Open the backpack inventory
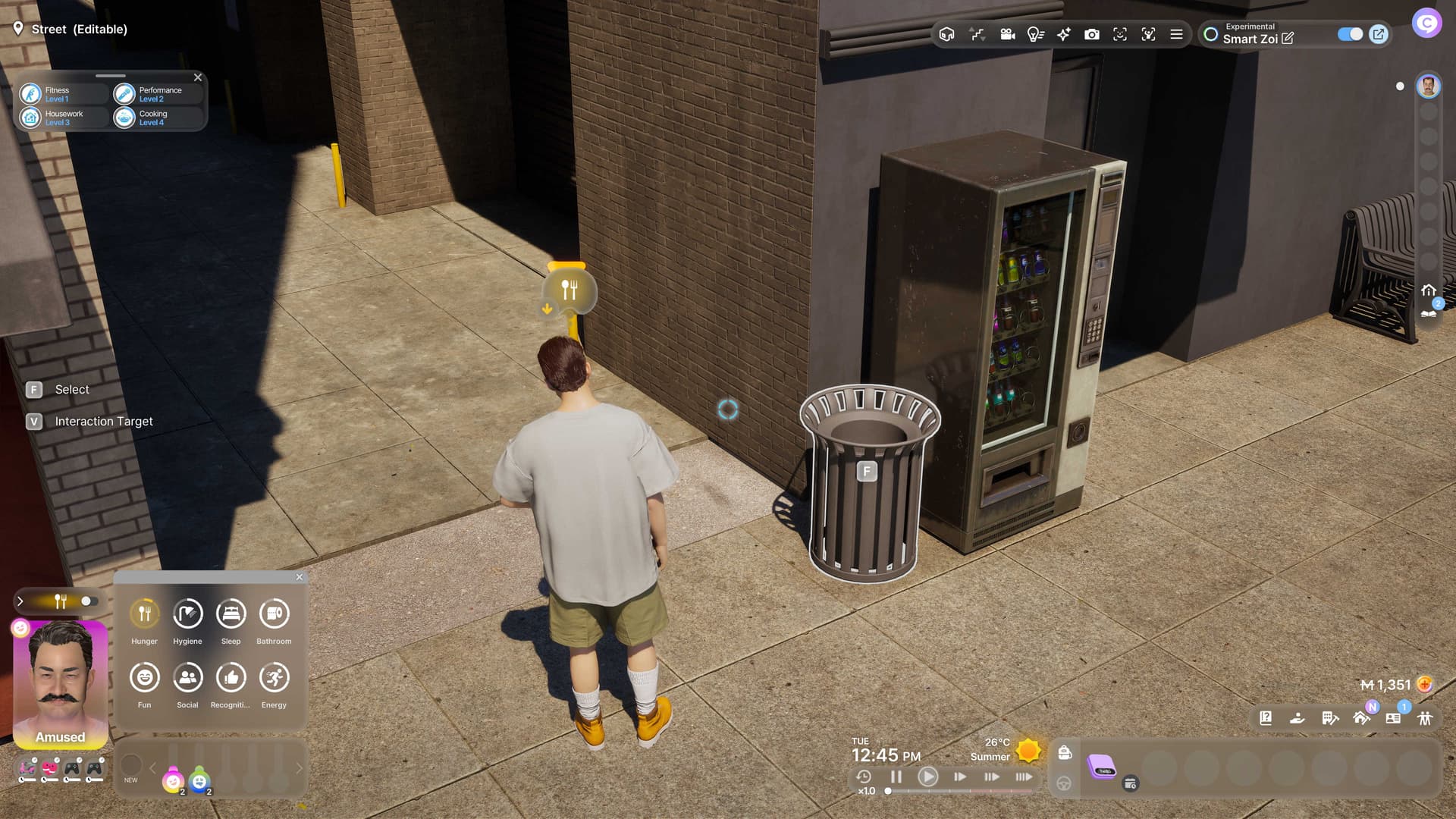Viewport: 1456px width, 819px height. tap(1065, 752)
